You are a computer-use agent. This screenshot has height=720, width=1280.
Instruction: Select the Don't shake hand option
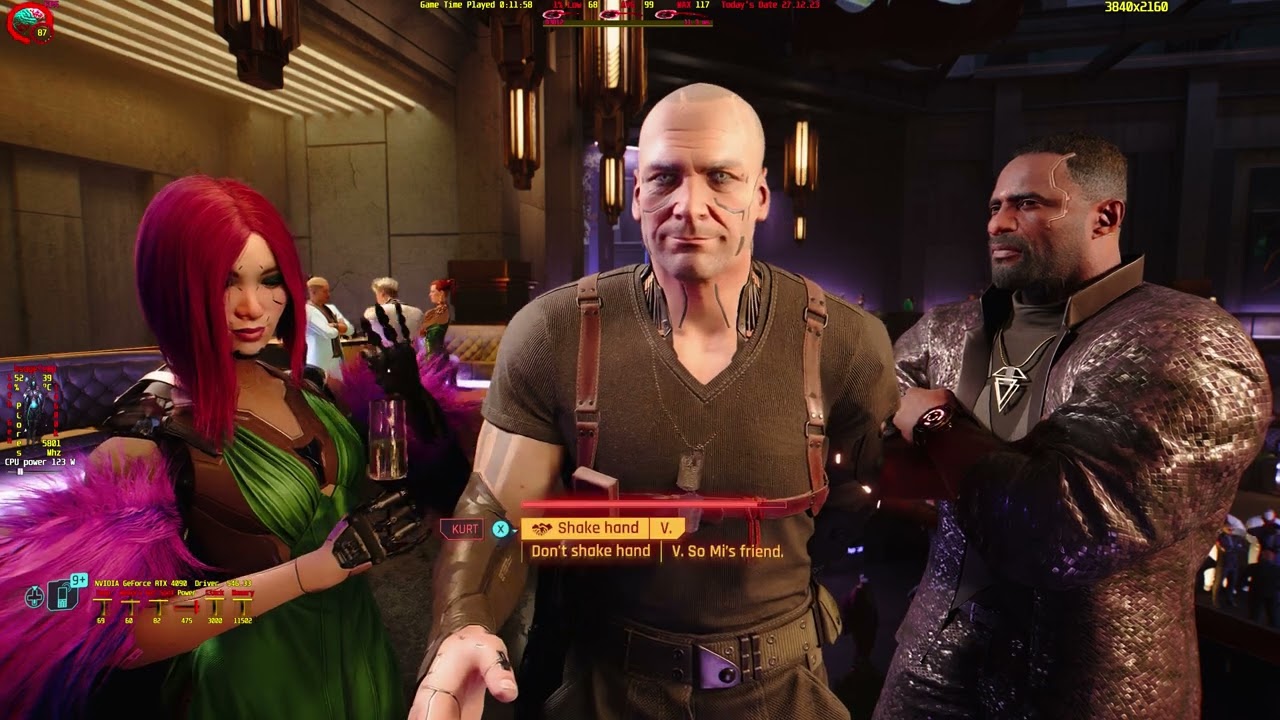[x=590, y=549]
